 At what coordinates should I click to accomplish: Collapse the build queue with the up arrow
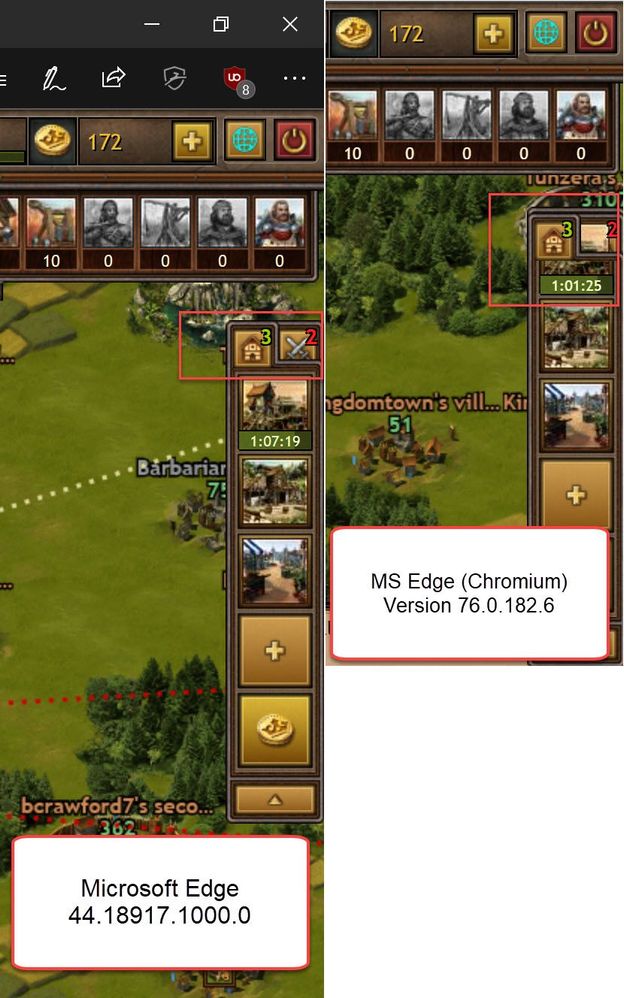275,799
